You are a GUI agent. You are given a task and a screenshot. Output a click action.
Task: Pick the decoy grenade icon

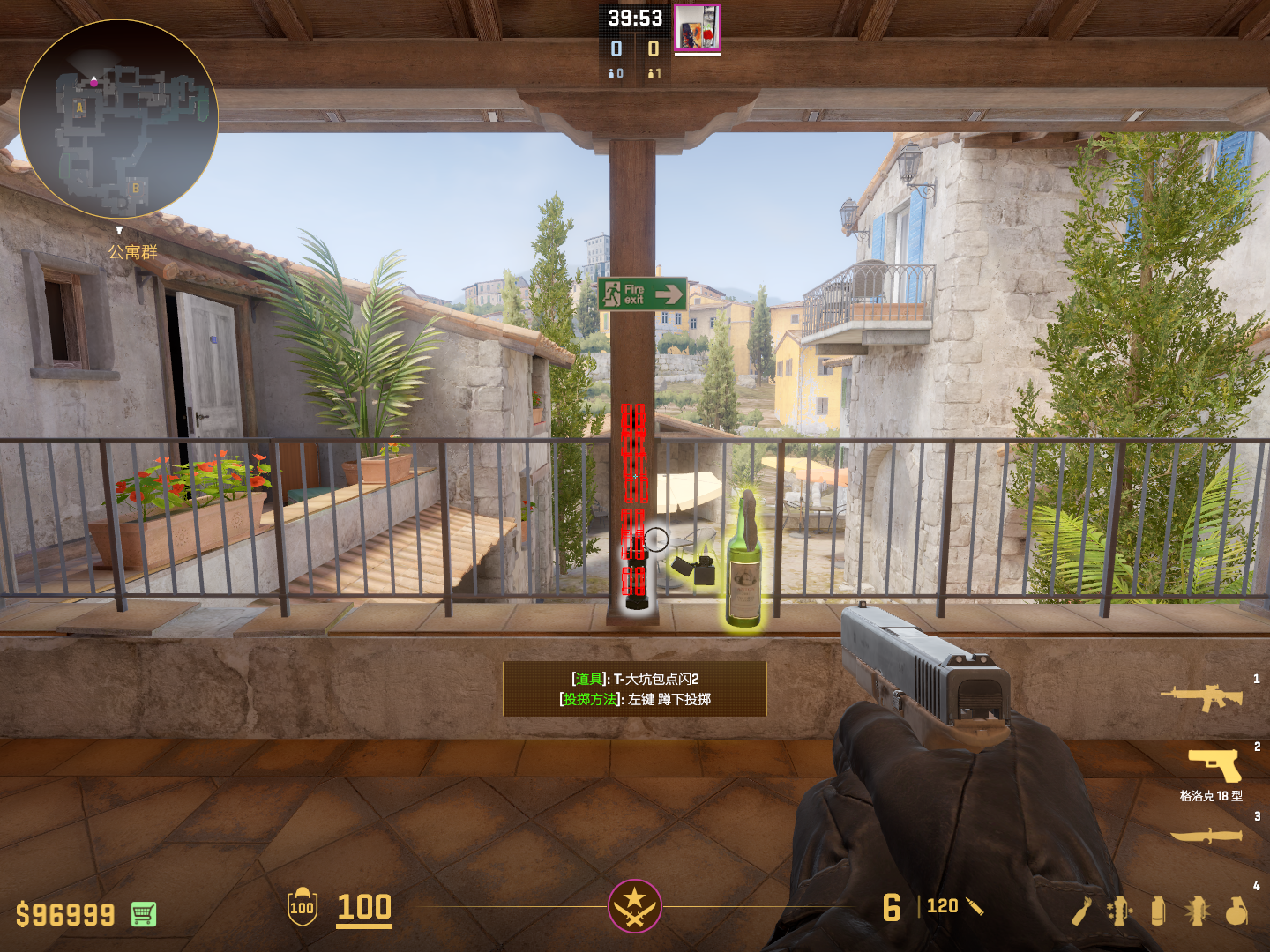(x=1119, y=911)
